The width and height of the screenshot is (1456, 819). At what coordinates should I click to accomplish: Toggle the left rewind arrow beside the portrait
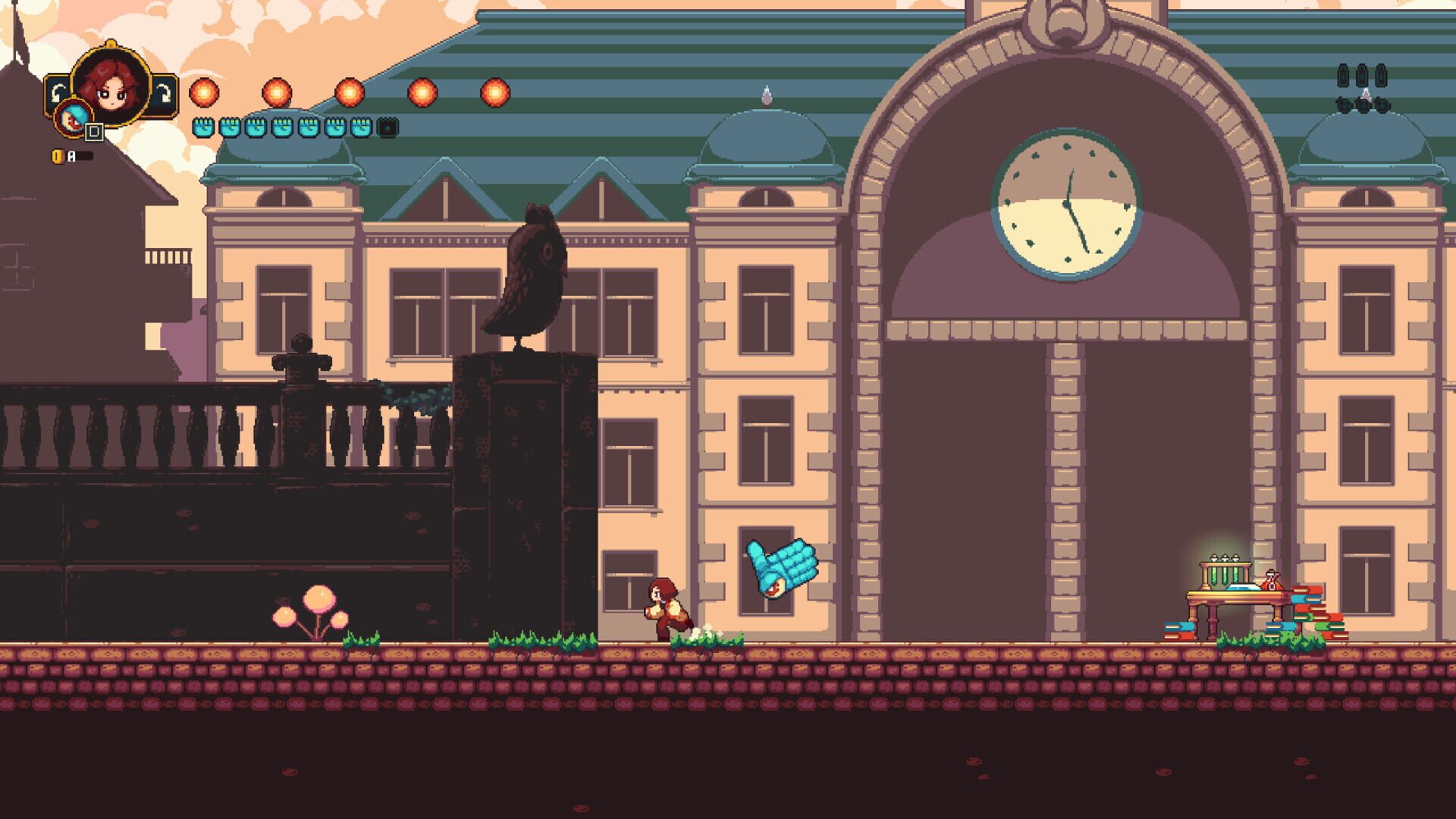click(x=58, y=92)
